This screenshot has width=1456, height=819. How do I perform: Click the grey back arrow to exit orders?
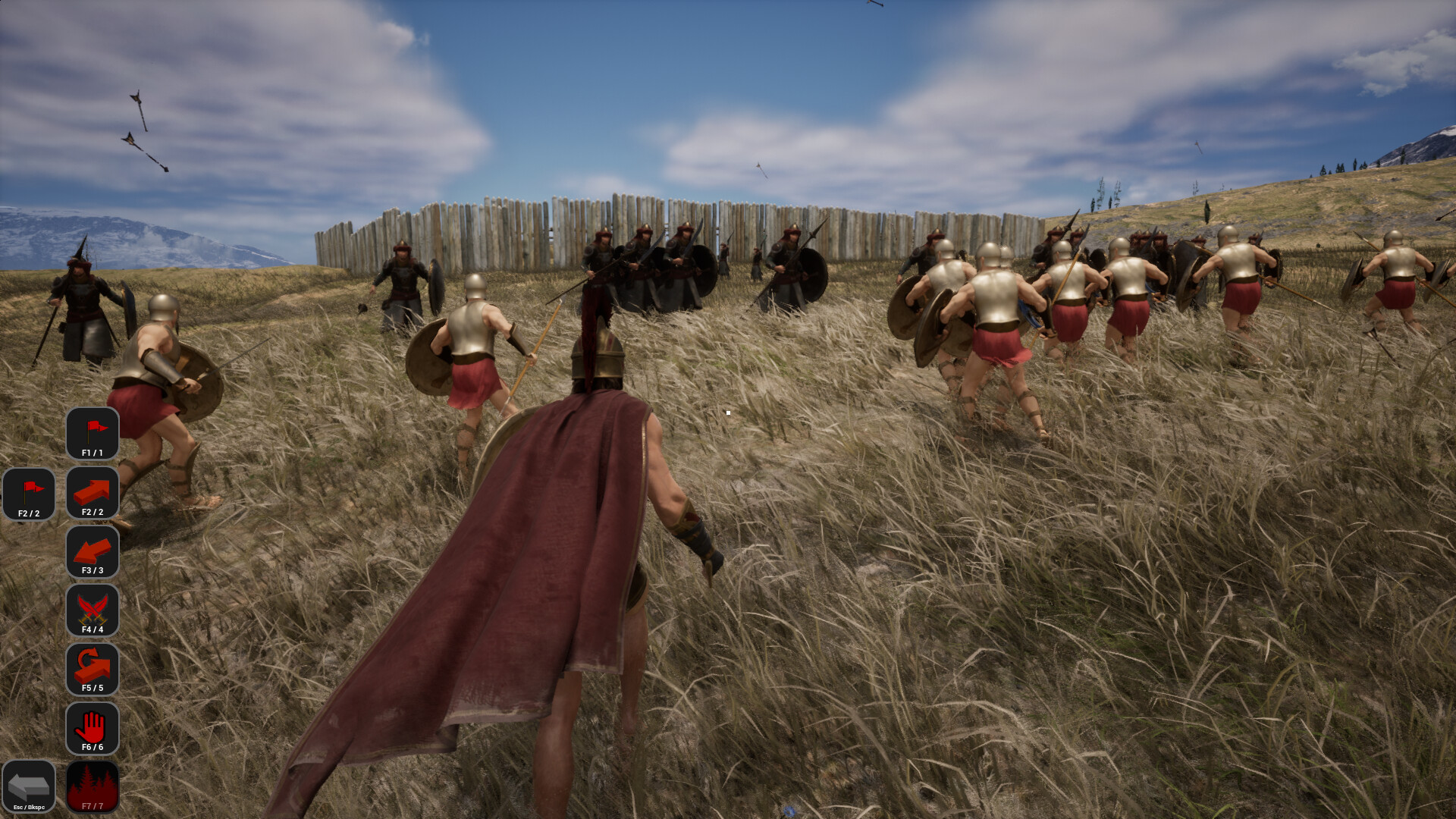click(30, 787)
